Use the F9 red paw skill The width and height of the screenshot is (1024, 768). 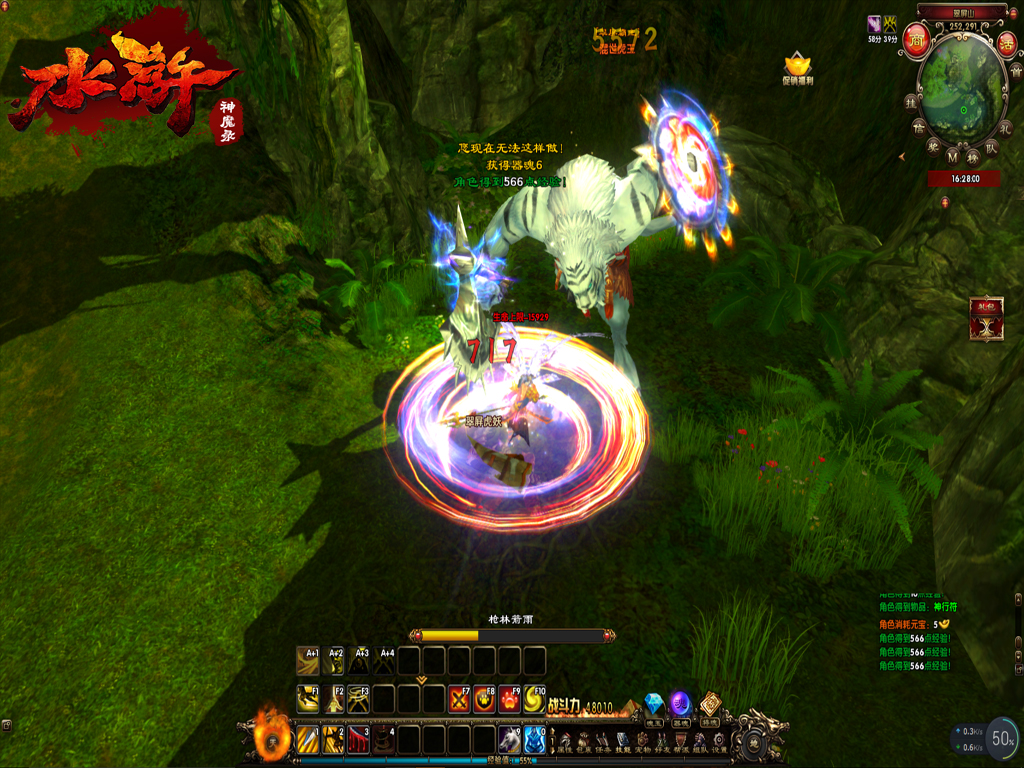tap(509, 698)
